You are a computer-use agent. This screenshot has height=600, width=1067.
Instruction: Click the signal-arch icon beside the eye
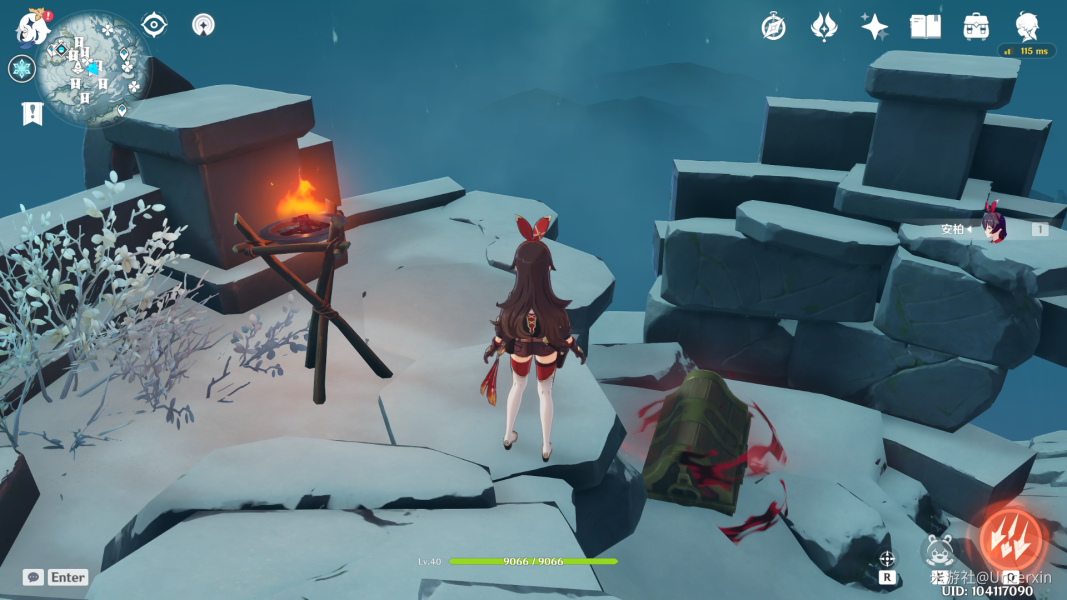click(x=203, y=24)
